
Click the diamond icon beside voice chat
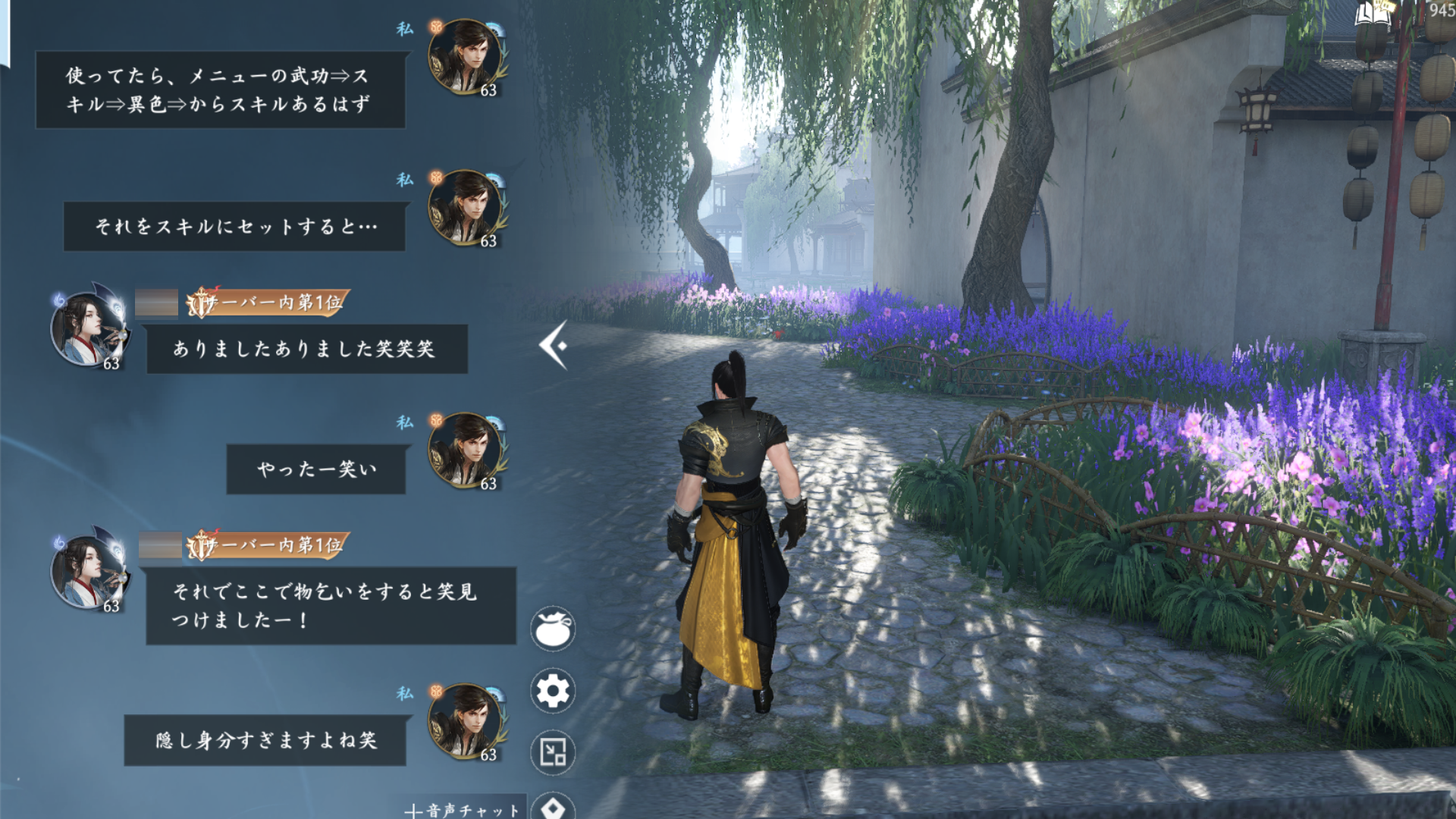click(553, 807)
